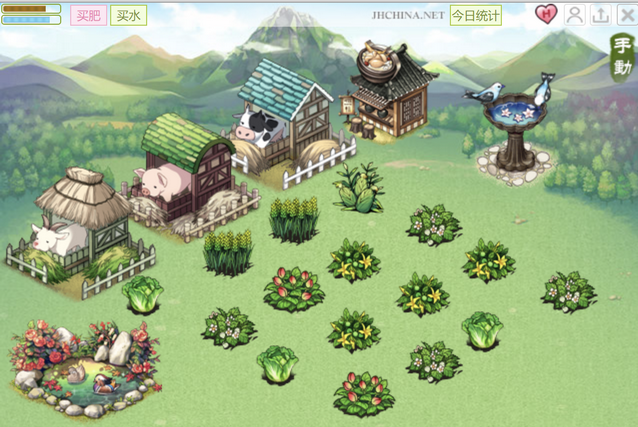Screen dimensions: 638x427
Task: Click the pink 买肥 buy fertilizer button
Action: tap(89, 15)
